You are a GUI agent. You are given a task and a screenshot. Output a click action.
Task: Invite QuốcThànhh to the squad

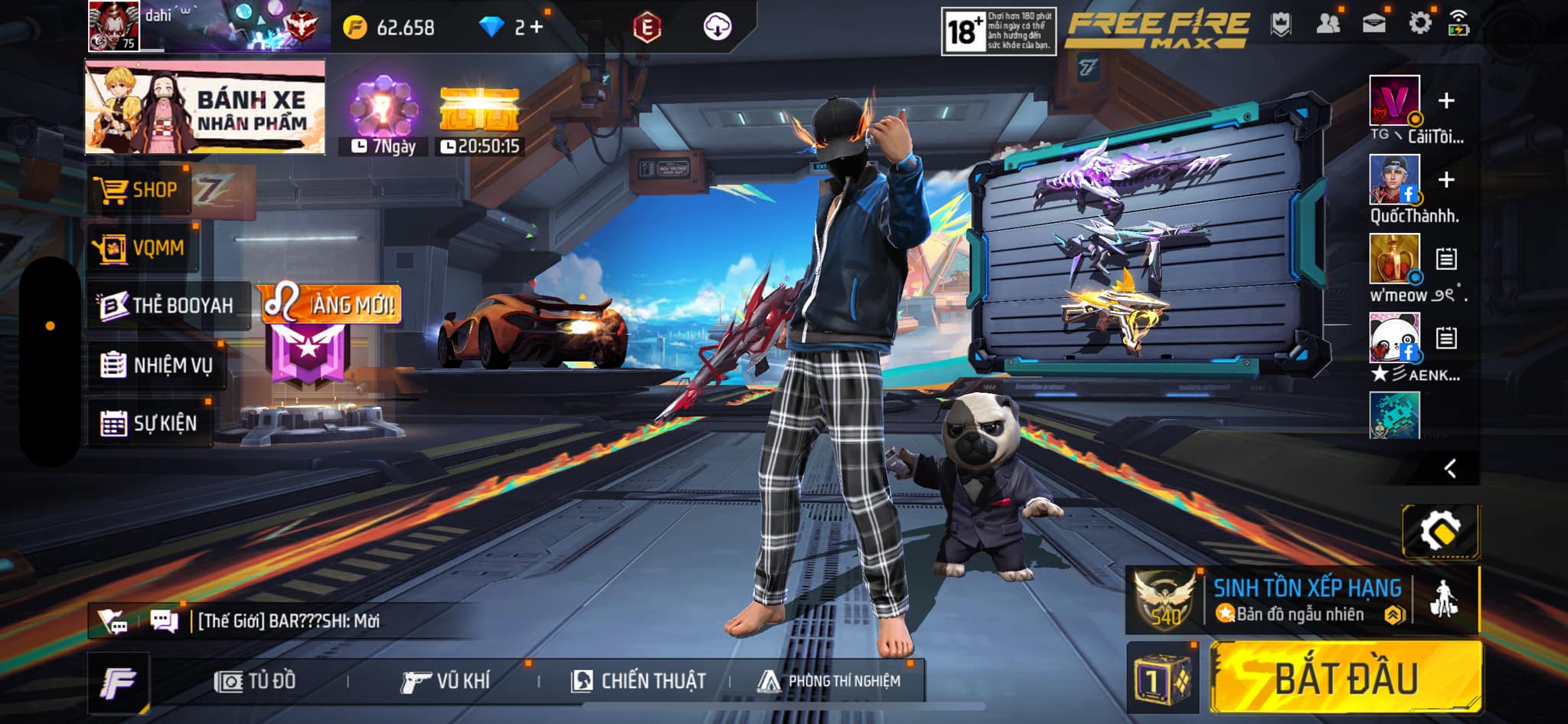point(1445,180)
